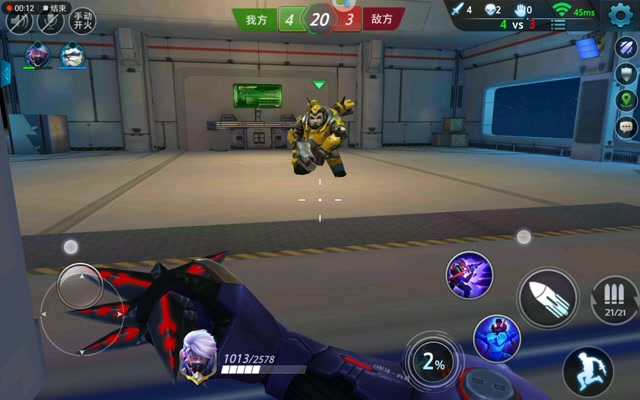Open the chat speech bubble
The image size is (640, 400).
[626, 126]
